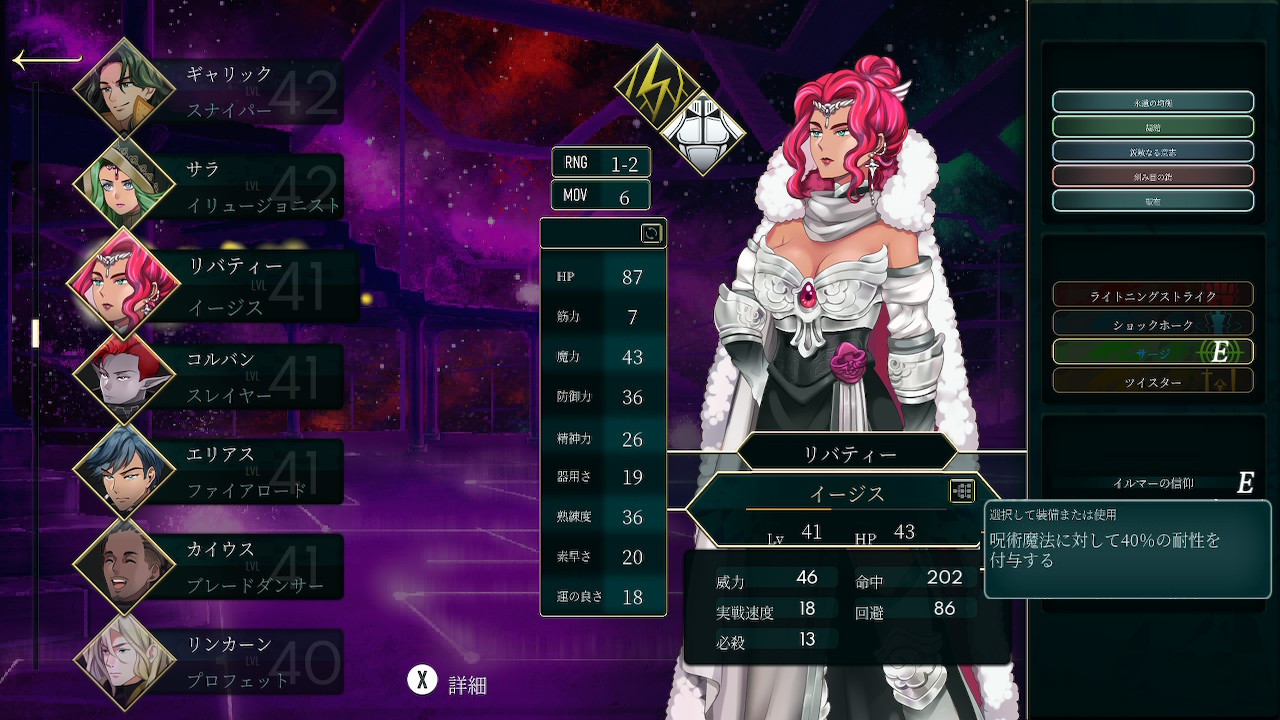This screenshot has height=720, width=1280.
Task: Choose the ツイスター skill
Action: [x=1152, y=381]
